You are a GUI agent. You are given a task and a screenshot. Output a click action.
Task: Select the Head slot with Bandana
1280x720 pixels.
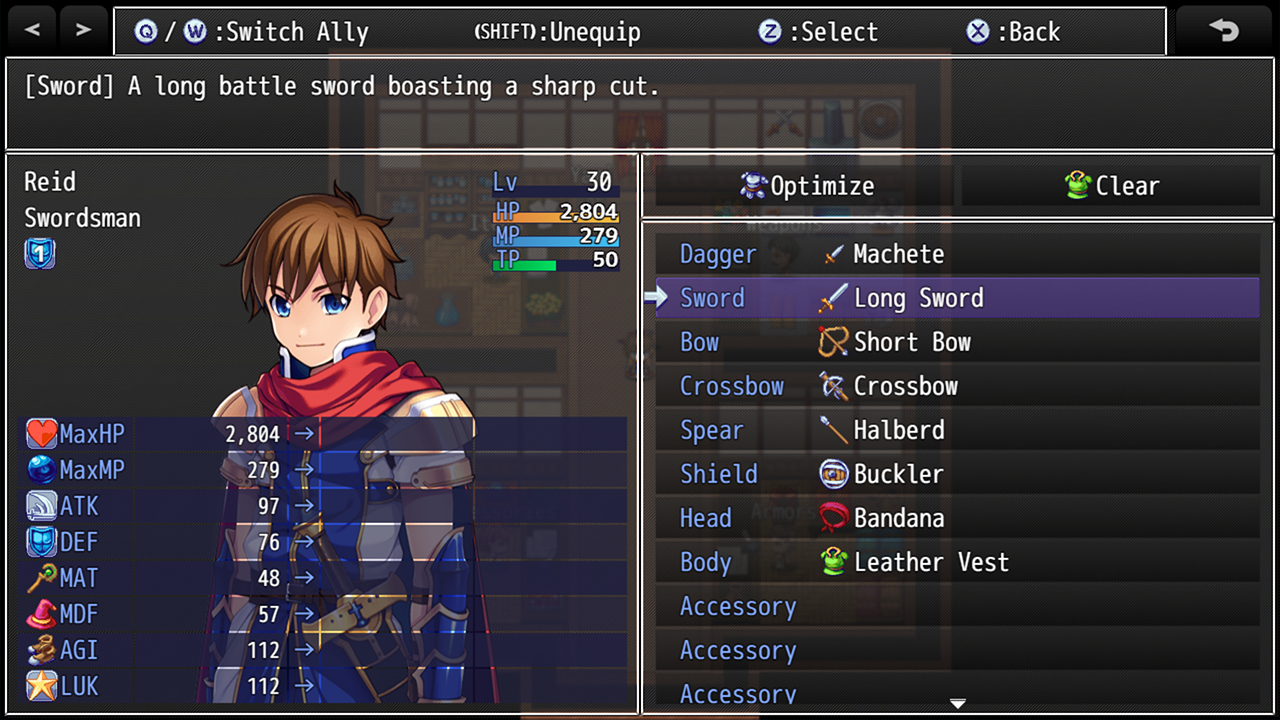pos(957,518)
